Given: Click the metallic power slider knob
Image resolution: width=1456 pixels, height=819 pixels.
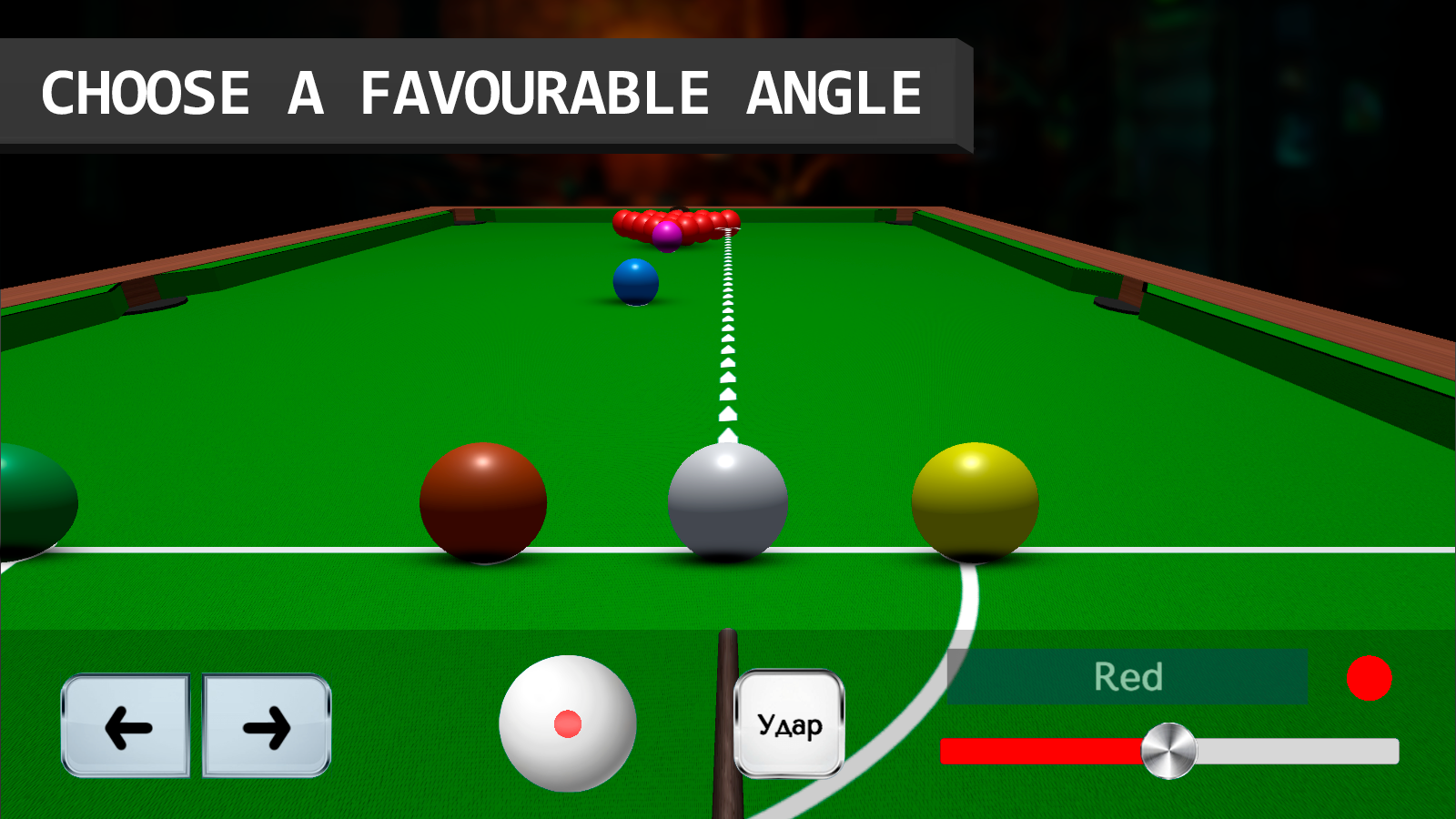Looking at the screenshot, I should click(1170, 751).
